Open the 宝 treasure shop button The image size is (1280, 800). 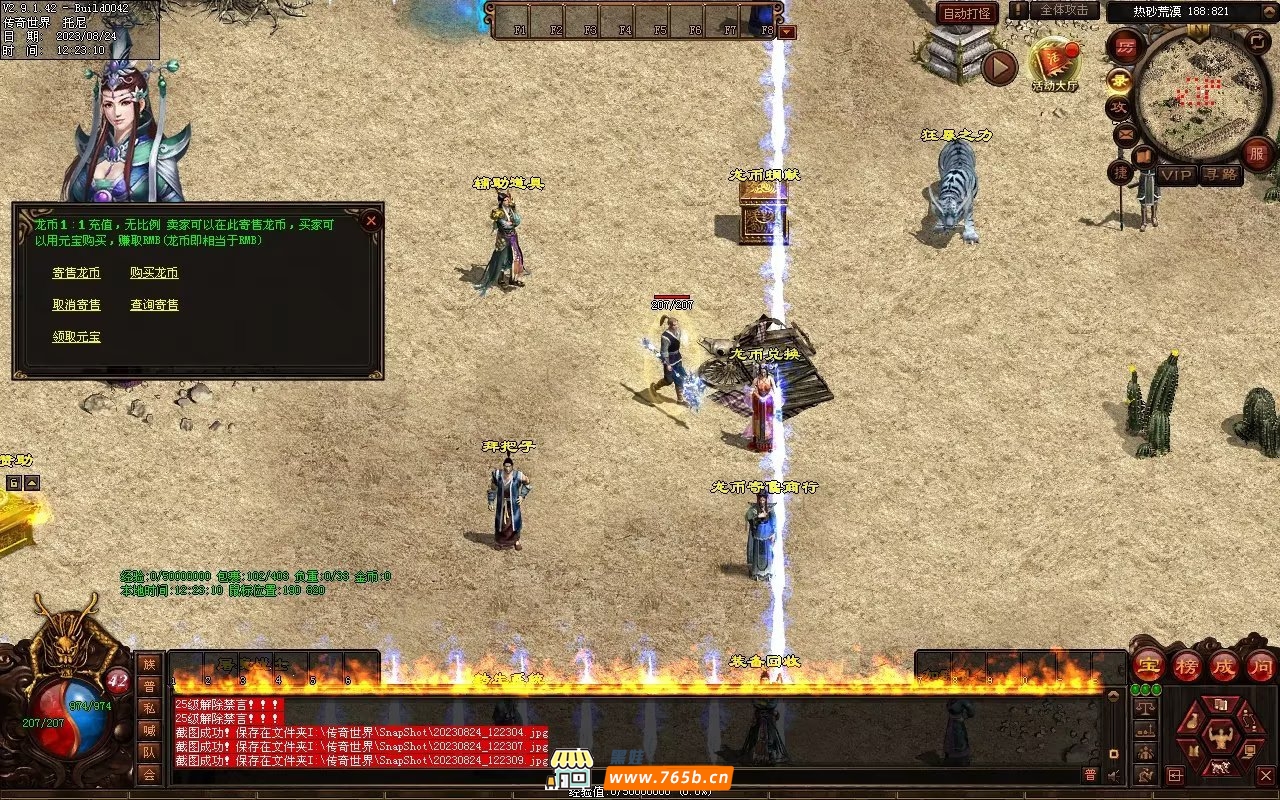tap(1149, 666)
